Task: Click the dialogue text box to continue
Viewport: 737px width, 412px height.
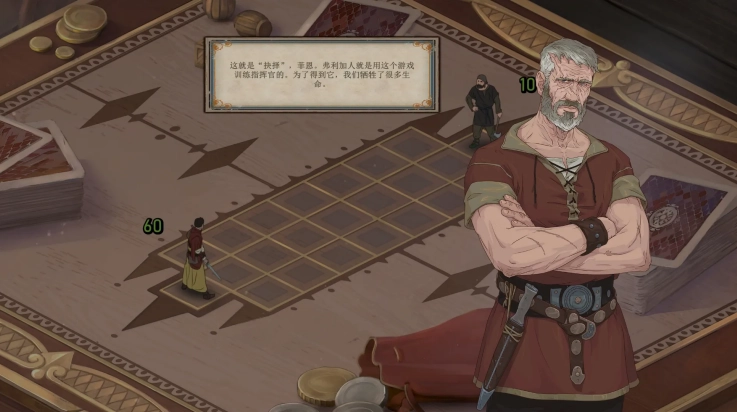Action: point(320,74)
